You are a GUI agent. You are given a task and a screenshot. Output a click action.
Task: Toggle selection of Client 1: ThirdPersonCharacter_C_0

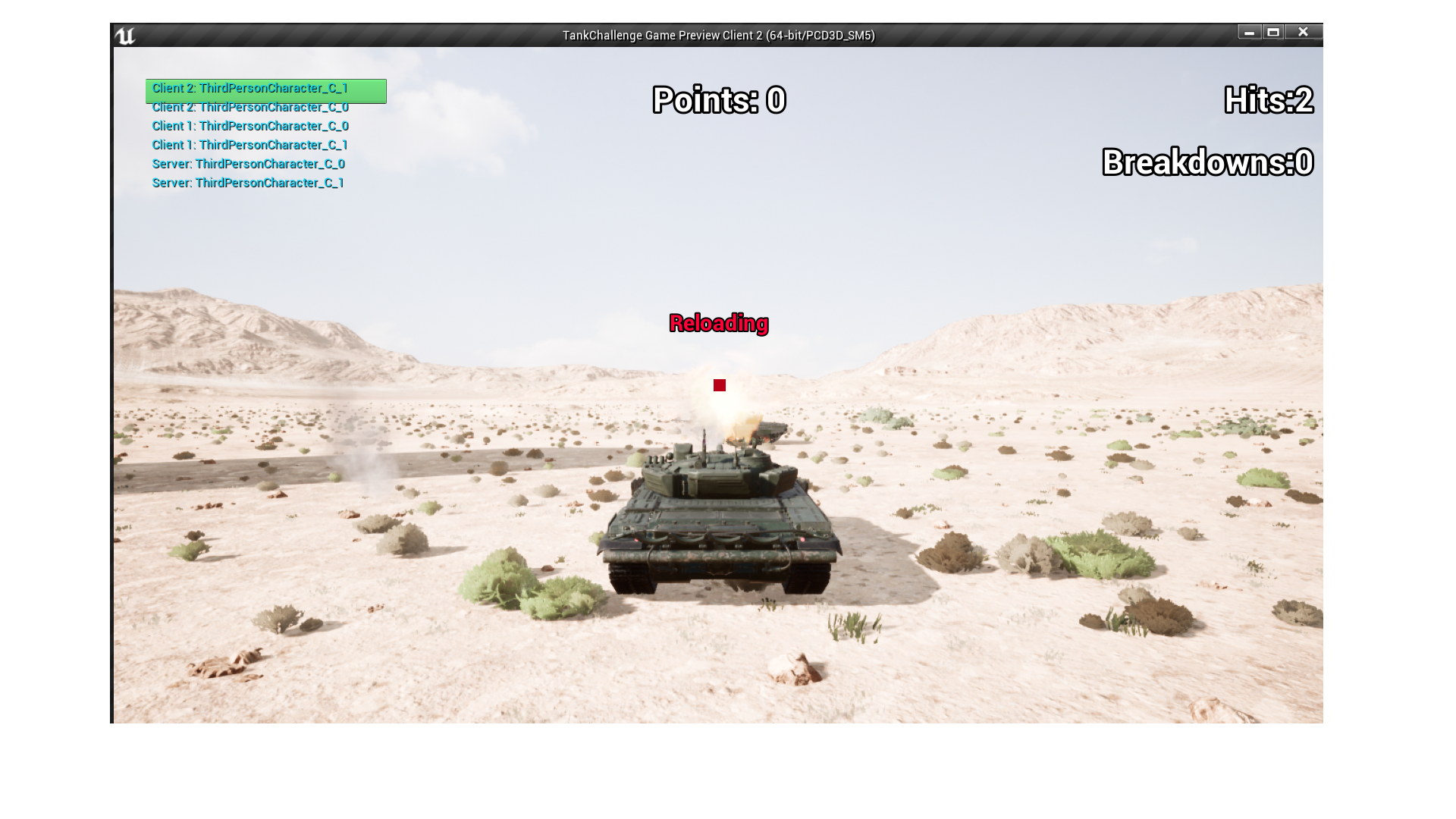click(249, 126)
